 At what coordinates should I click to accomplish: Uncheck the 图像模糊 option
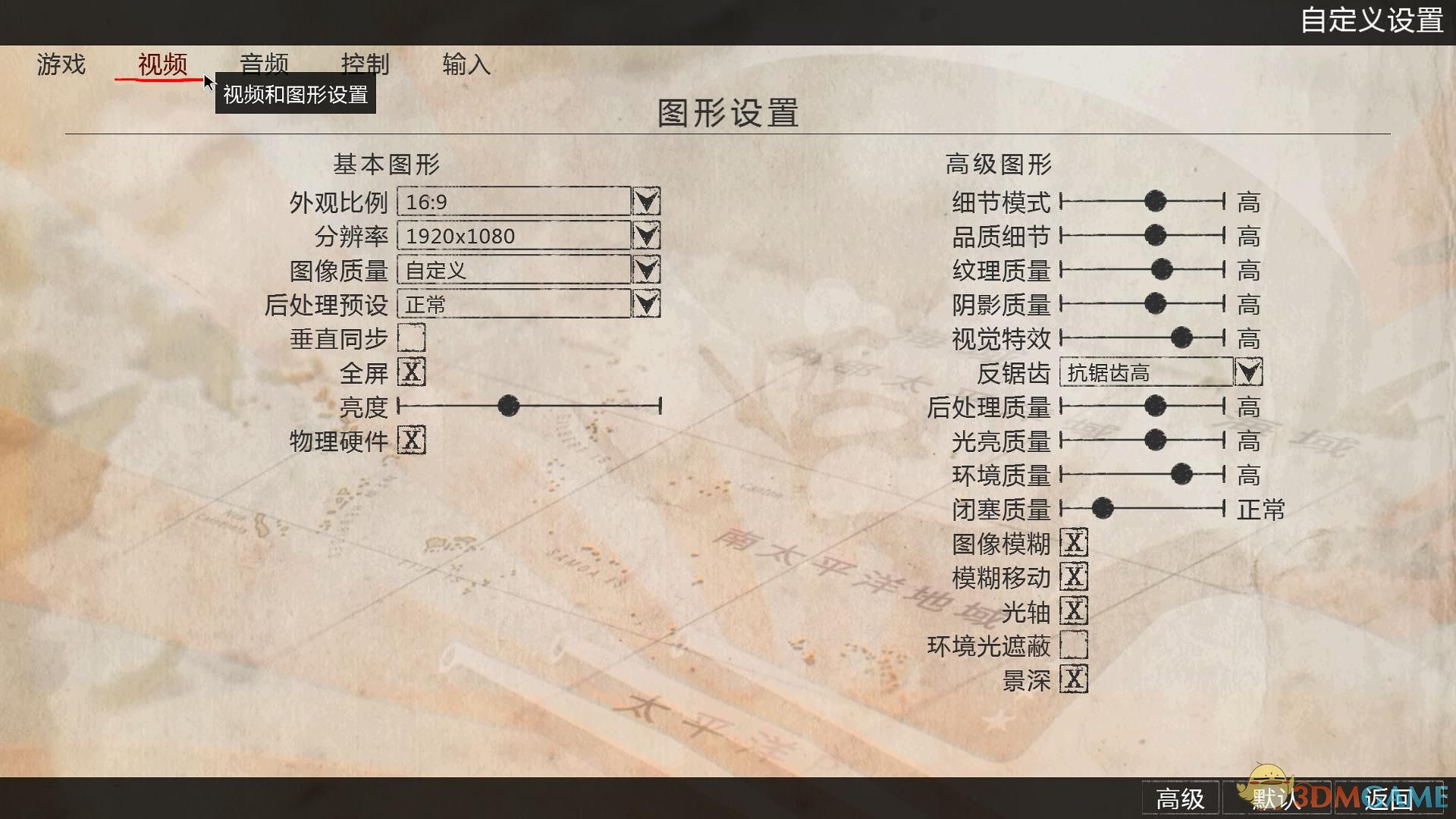pos(1074,543)
